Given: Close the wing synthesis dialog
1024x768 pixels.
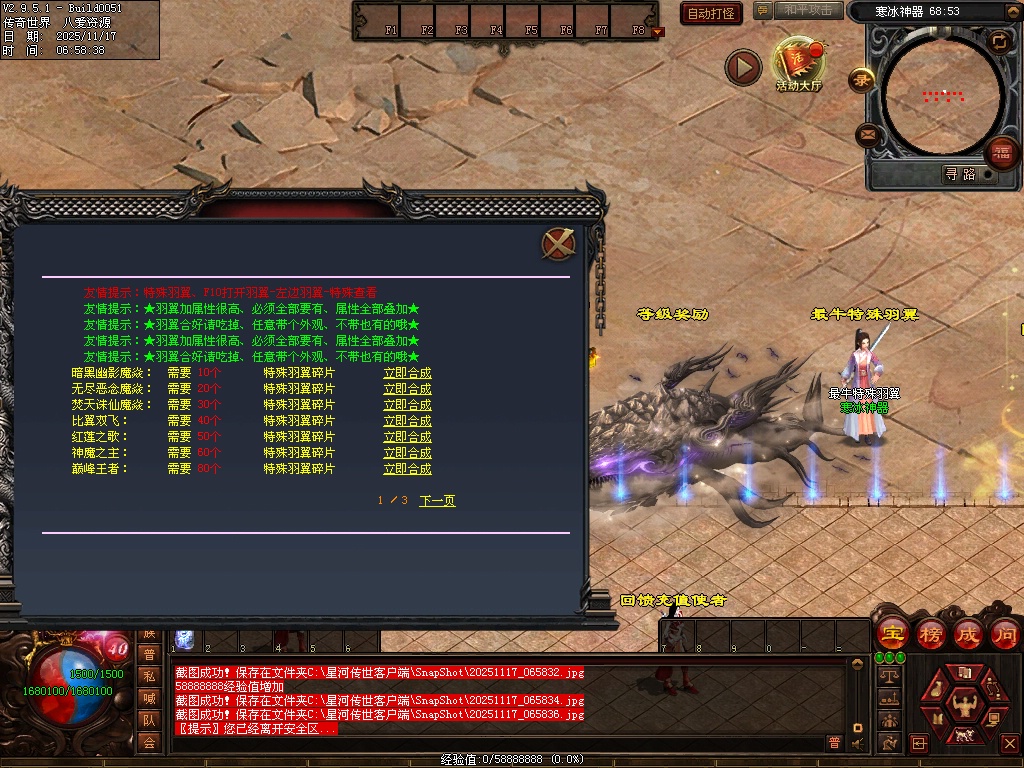Looking at the screenshot, I should 558,243.
